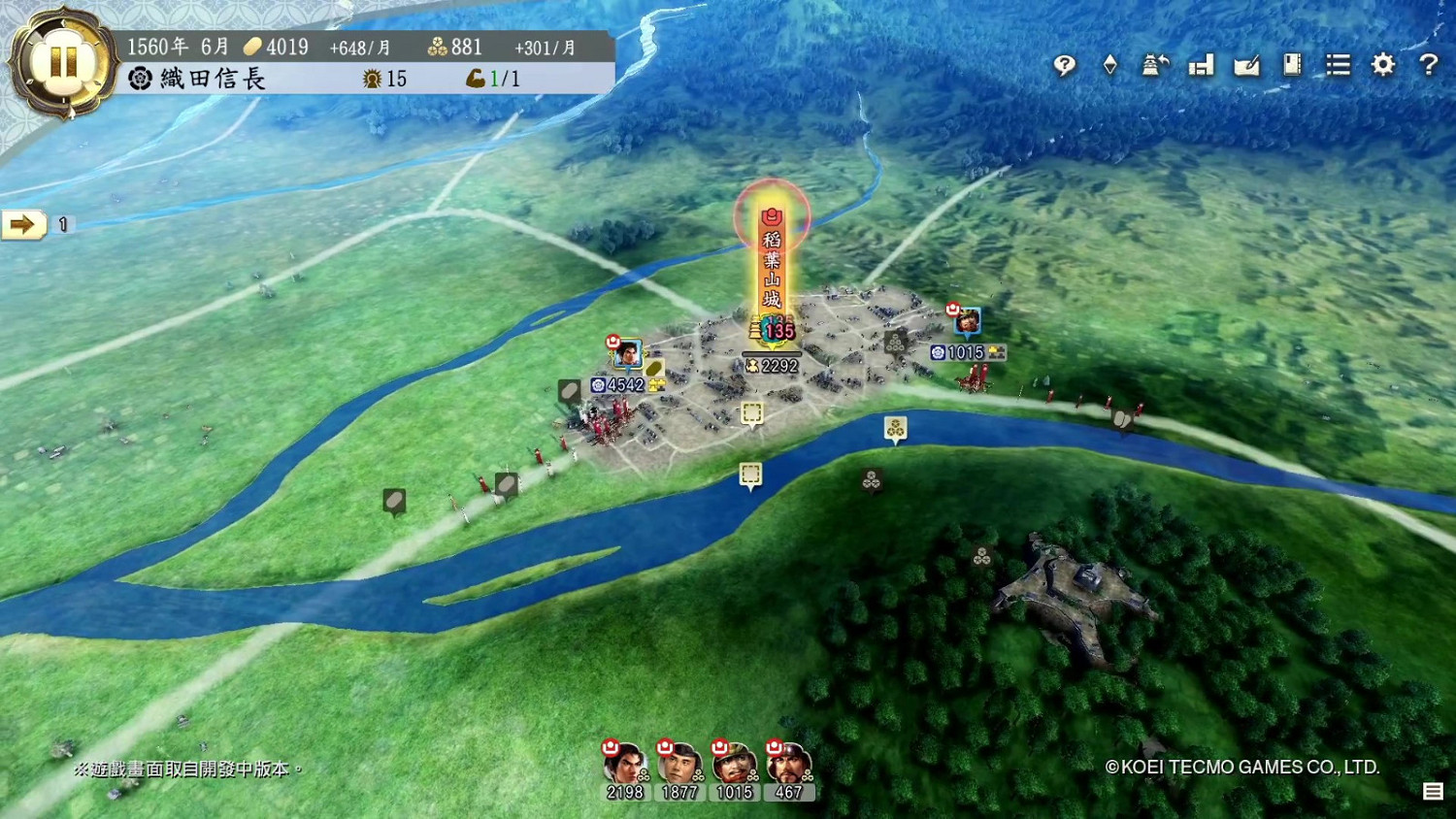
Task: Select the officer portrait with 1877 troops
Action: point(678,766)
